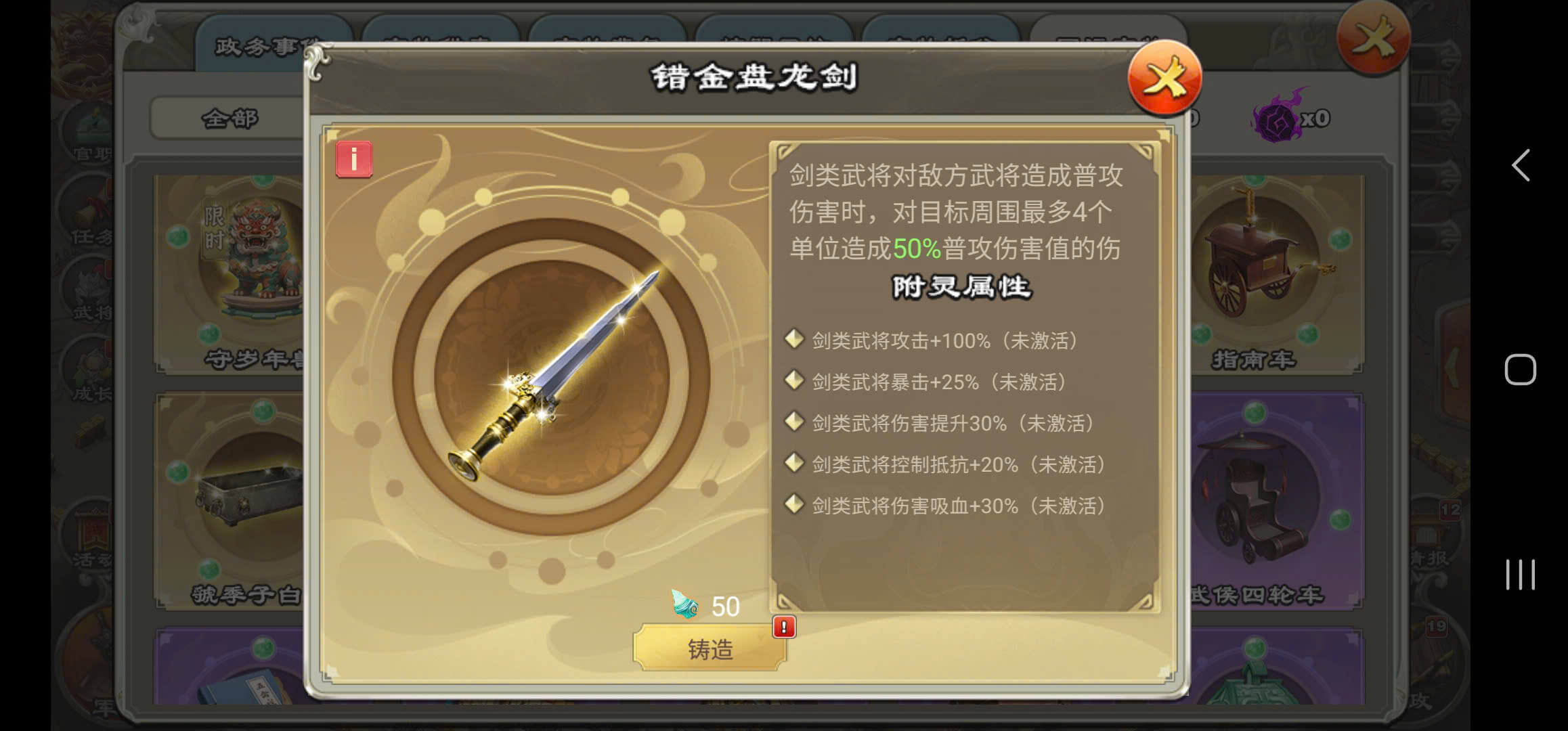Pick the 虢季子白 bronze vessel tile
The width and height of the screenshot is (1568, 731).
pyautogui.click(x=230, y=501)
